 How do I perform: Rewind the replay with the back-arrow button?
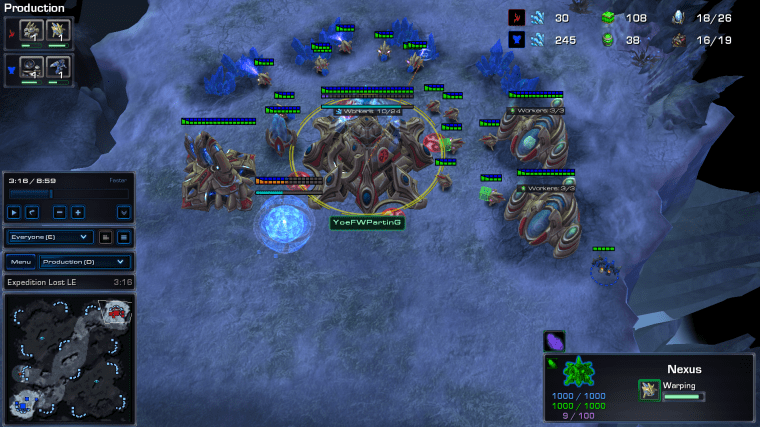tap(31, 212)
